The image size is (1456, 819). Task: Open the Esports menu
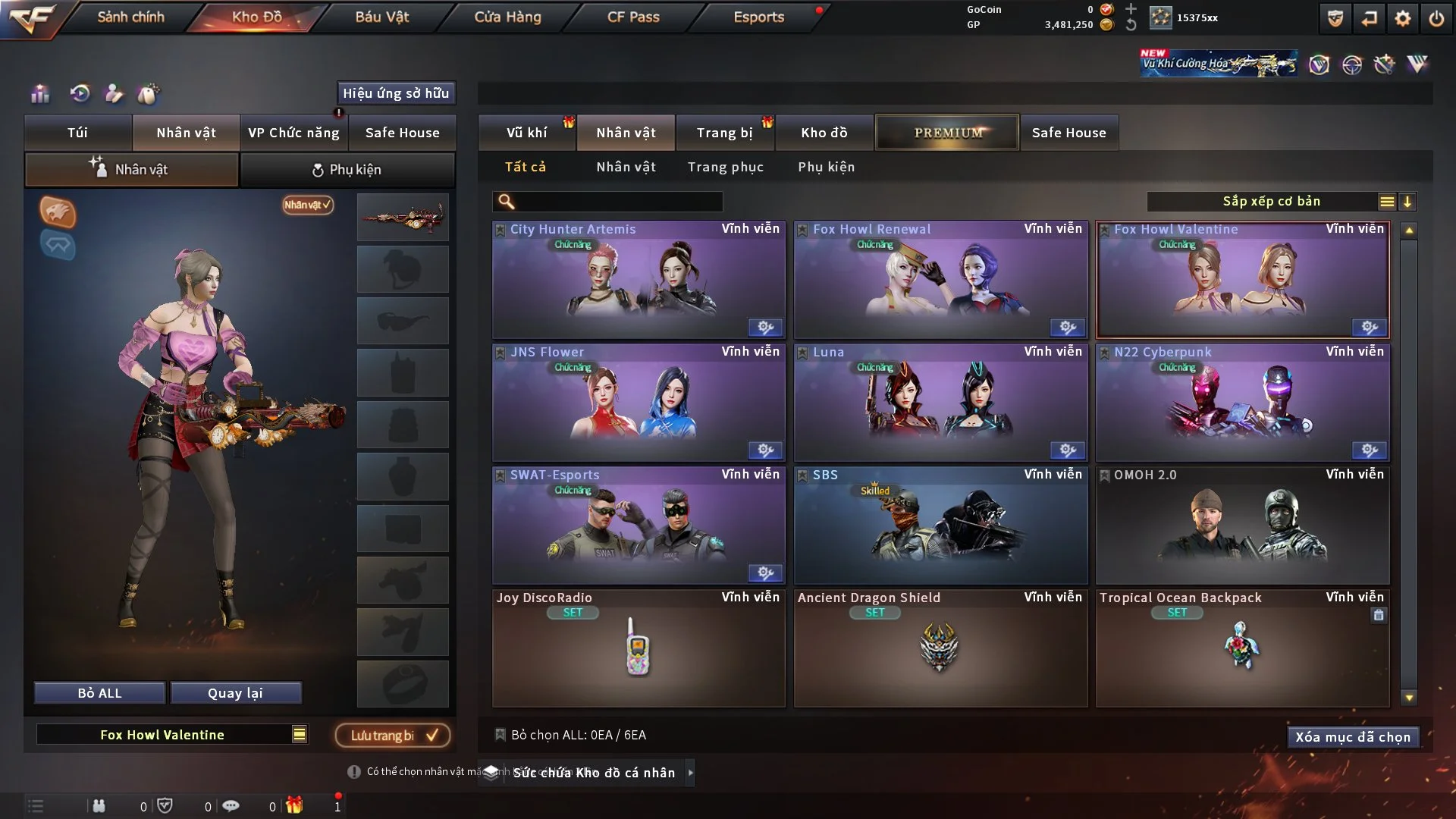[x=758, y=17]
